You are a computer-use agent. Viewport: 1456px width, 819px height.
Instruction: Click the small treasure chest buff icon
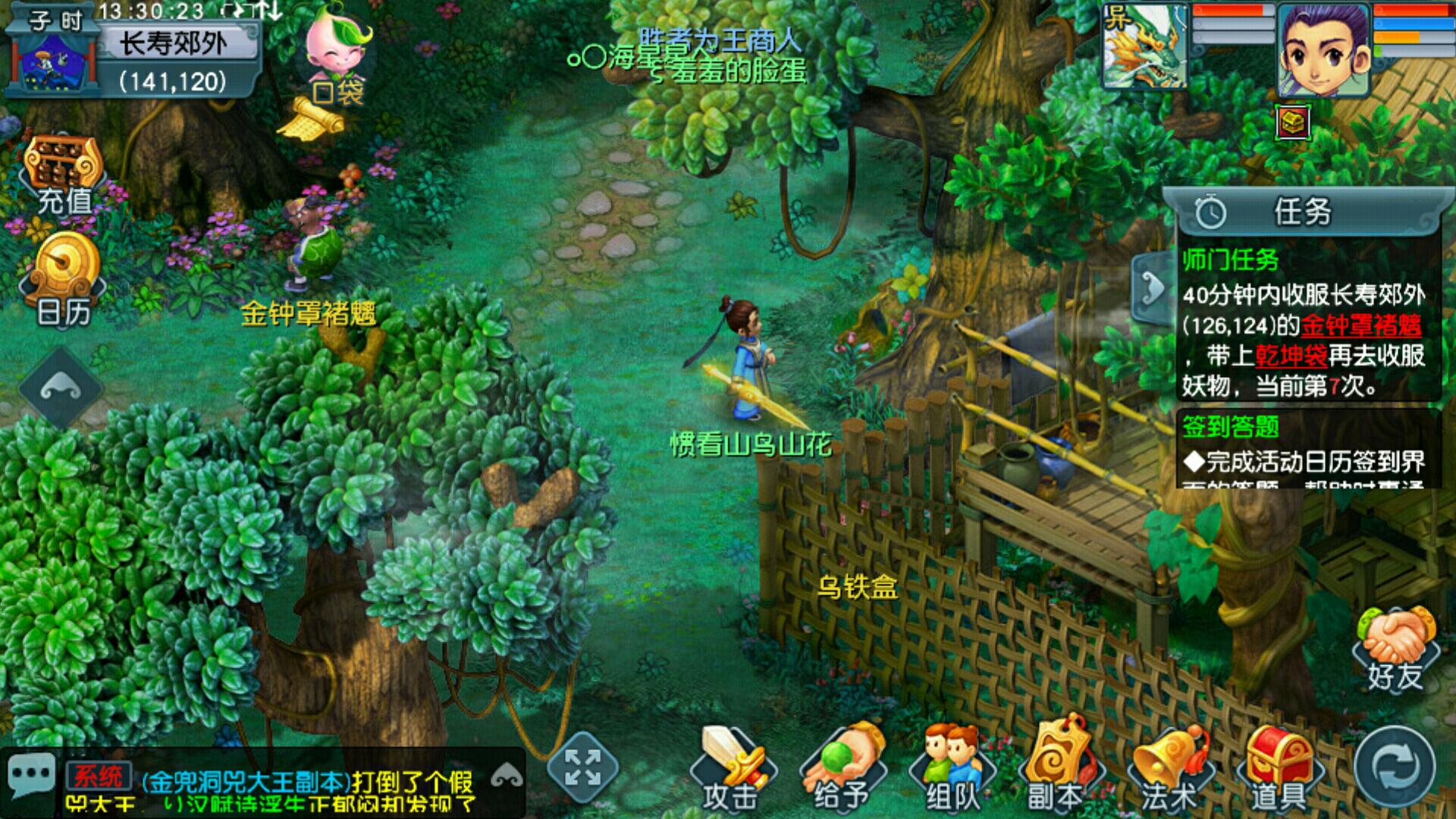tap(1294, 121)
